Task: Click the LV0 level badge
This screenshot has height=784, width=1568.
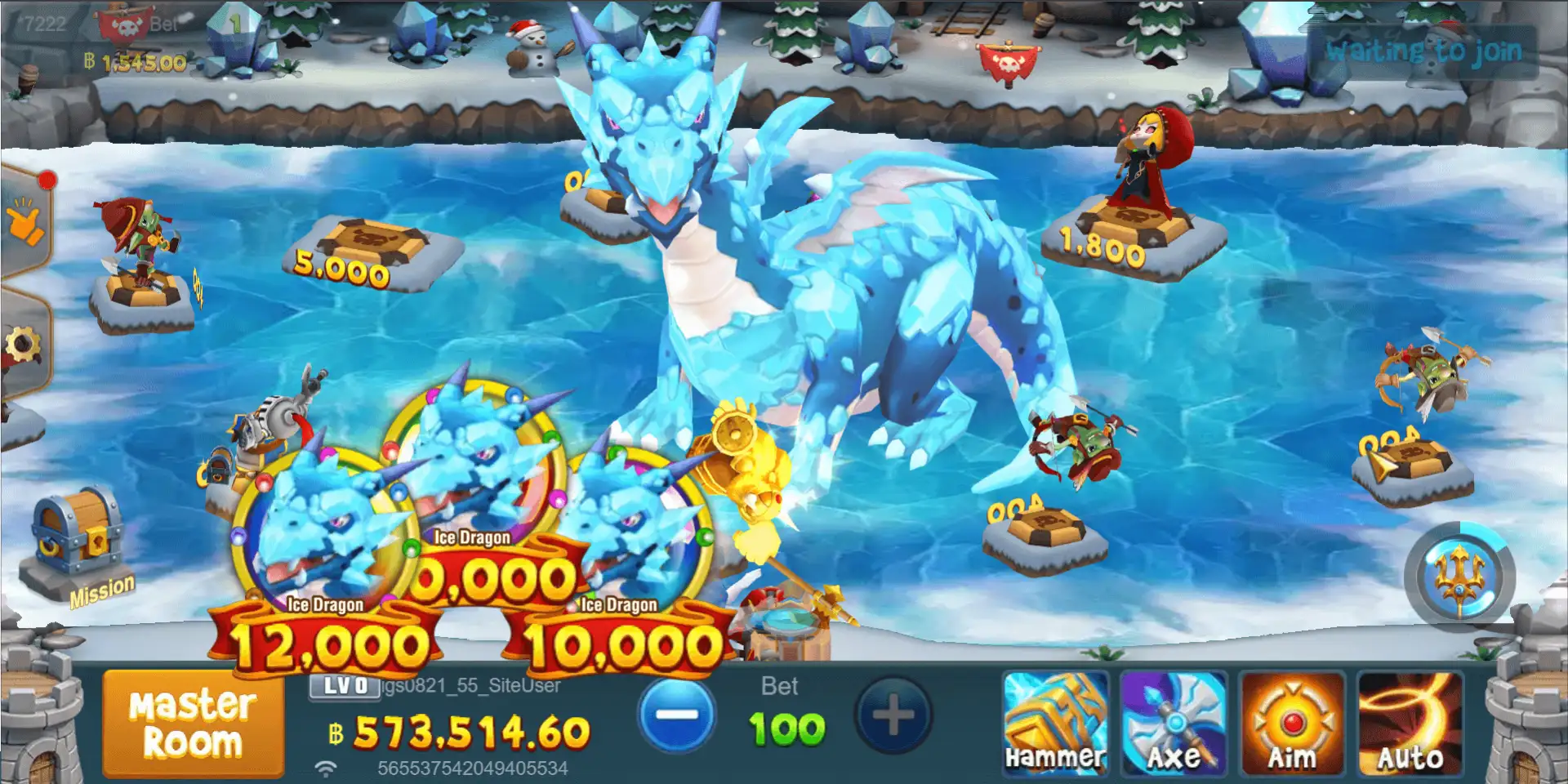Action: [x=344, y=688]
